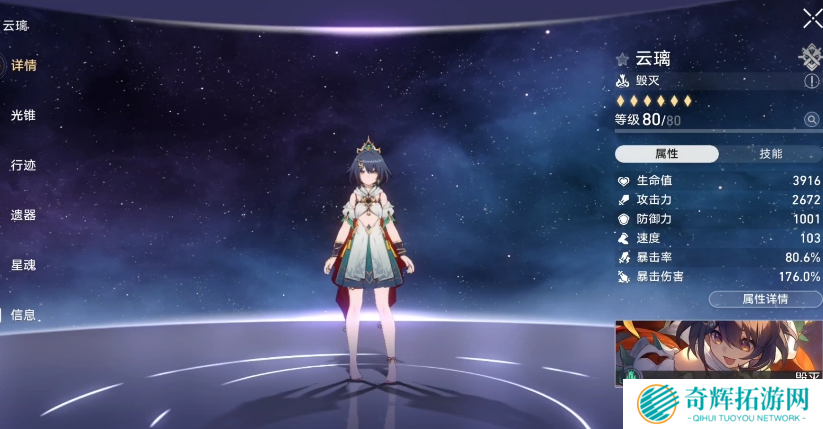Switch to the 属性 attributes tab

point(666,154)
